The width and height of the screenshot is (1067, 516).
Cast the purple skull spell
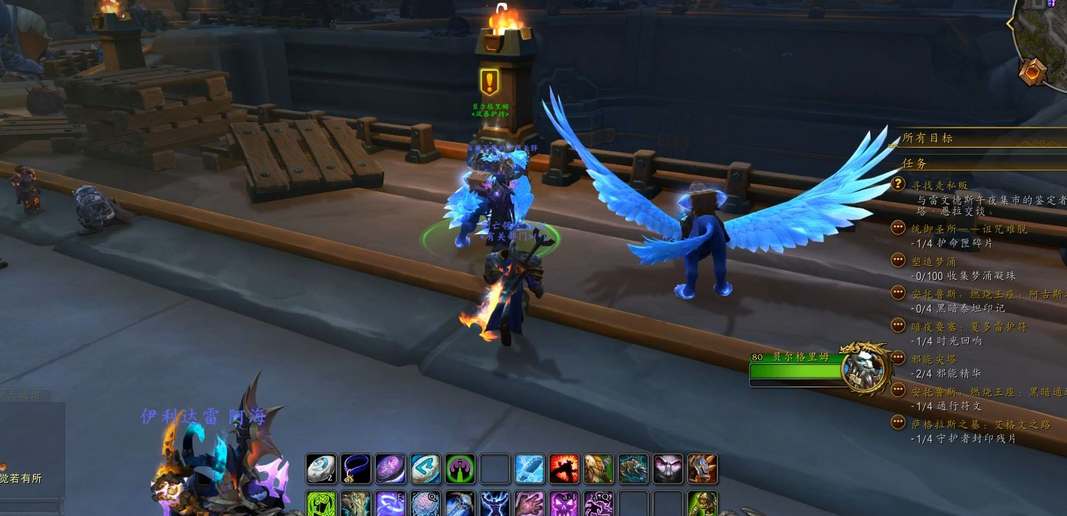pyautogui.click(x=564, y=504)
